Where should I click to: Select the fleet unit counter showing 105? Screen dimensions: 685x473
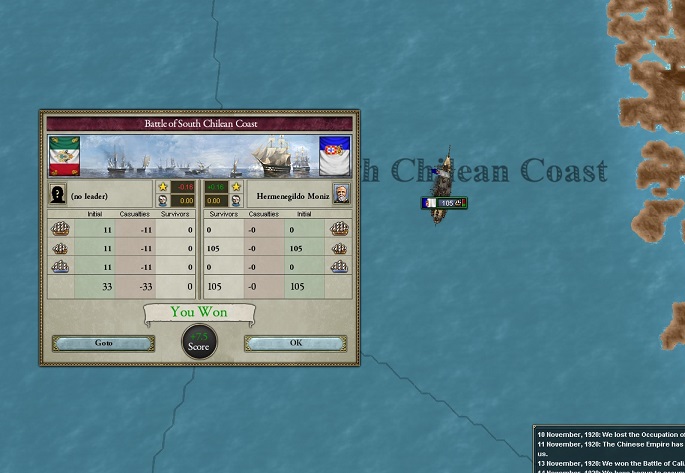444,203
